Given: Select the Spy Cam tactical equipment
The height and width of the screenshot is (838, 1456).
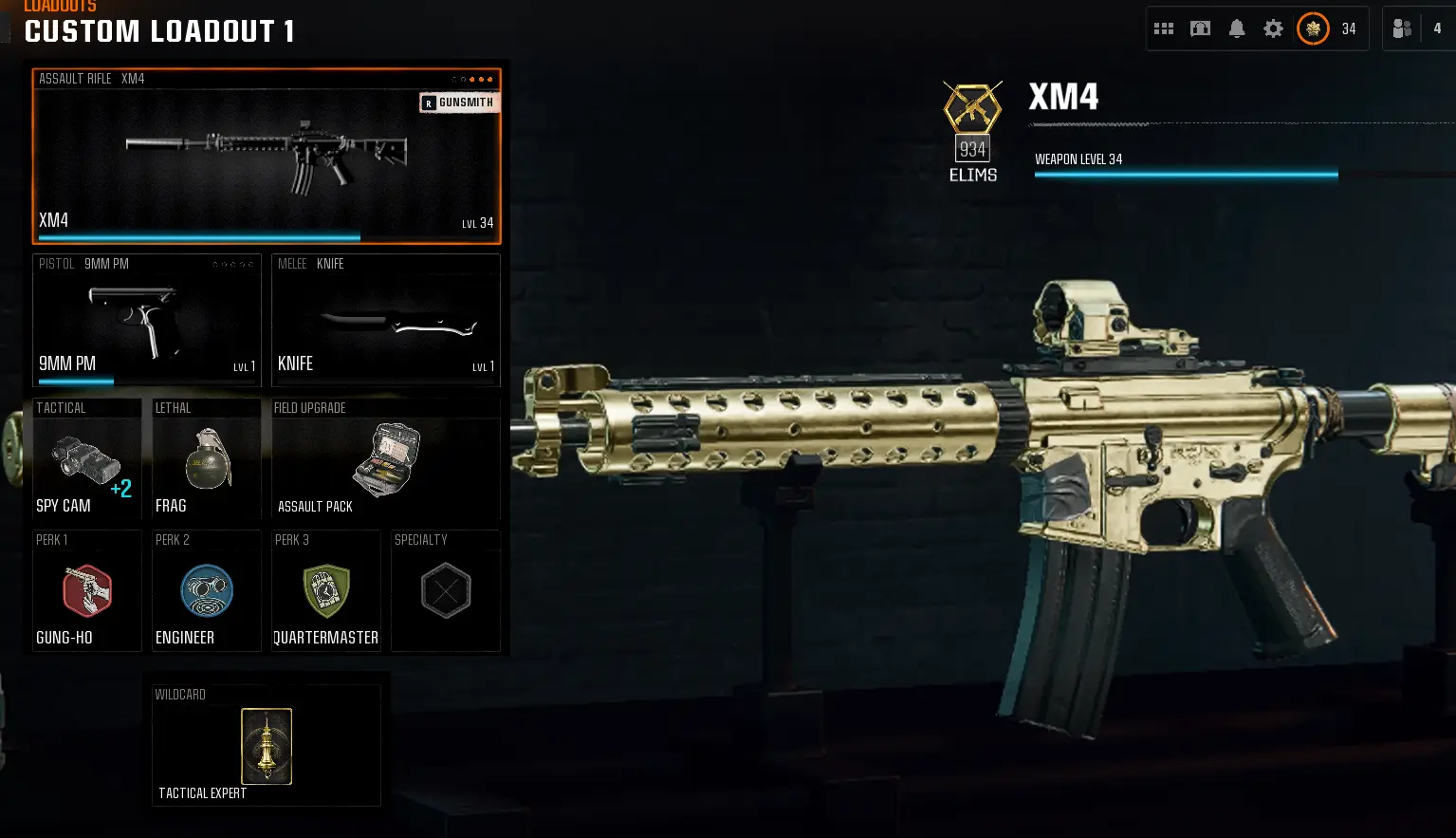Looking at the screenshot, I should [86, 460].
